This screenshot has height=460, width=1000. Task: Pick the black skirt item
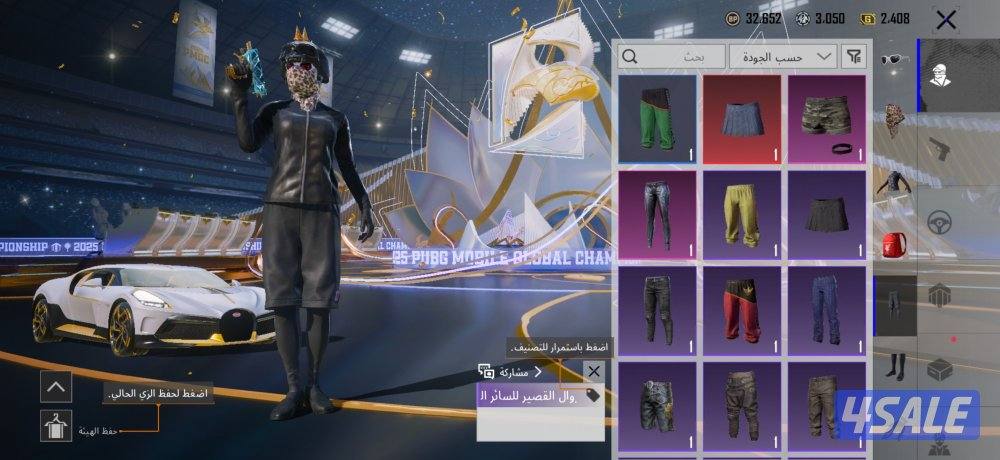click(826, 213)
